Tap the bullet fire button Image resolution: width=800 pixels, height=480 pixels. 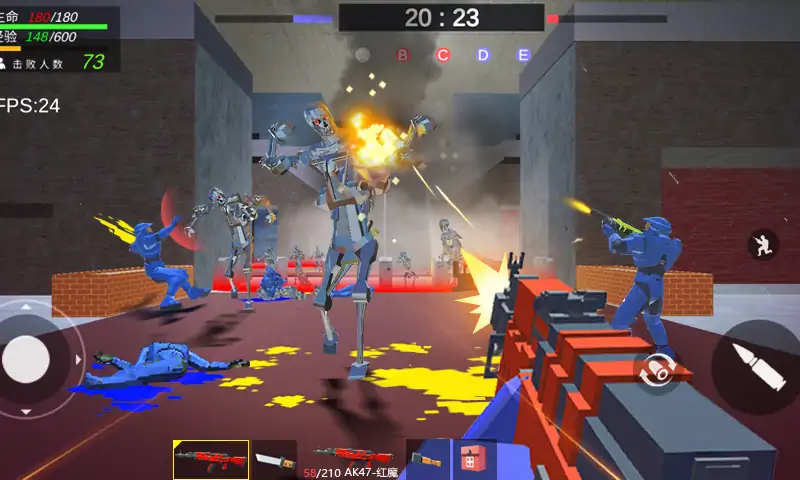(759, 366)
